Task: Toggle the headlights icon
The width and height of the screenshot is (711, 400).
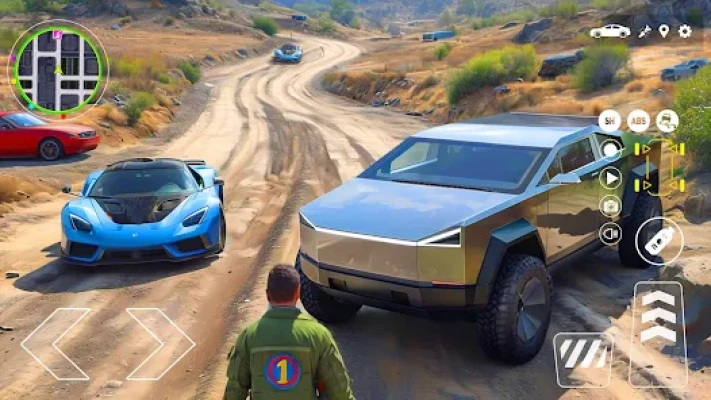Action: click(610, 234)
